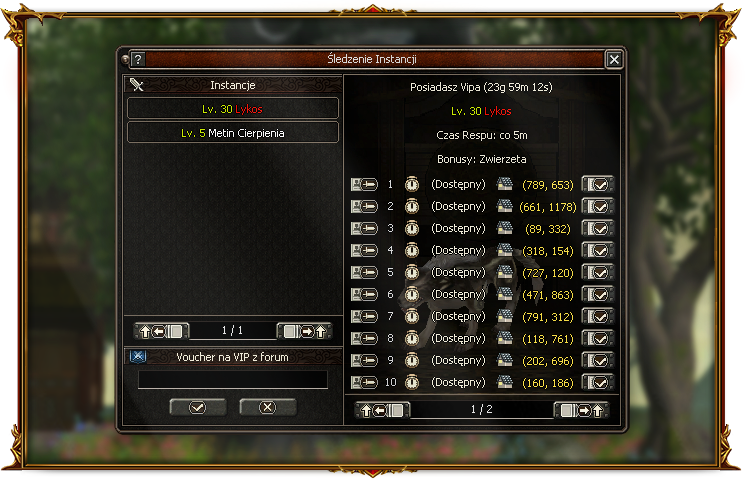
Task: Click the teleport arrow icon on row 1
Action: pyautogui.click(x=364, y=184)
